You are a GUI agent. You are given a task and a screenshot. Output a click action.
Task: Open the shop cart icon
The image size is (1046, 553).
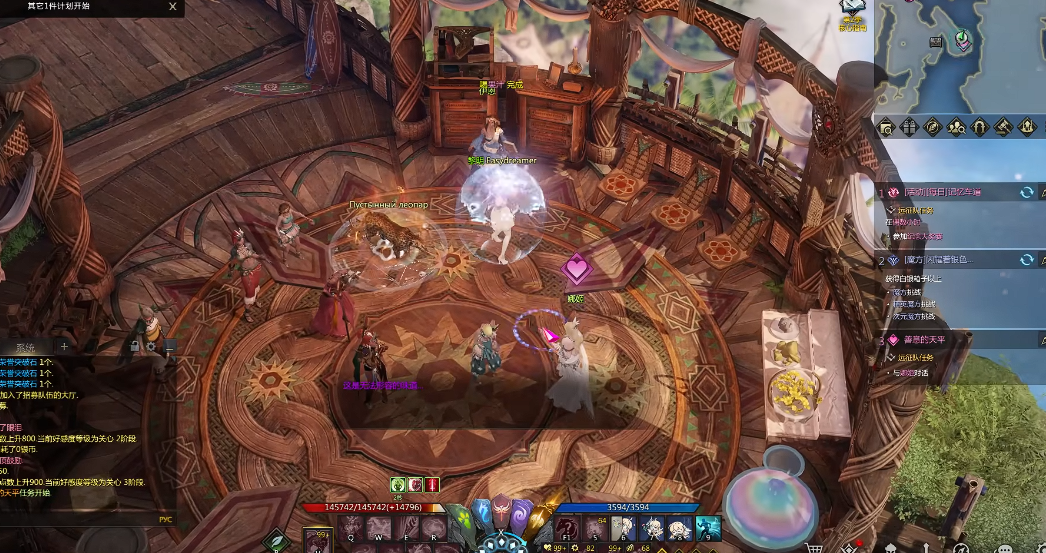815,547
